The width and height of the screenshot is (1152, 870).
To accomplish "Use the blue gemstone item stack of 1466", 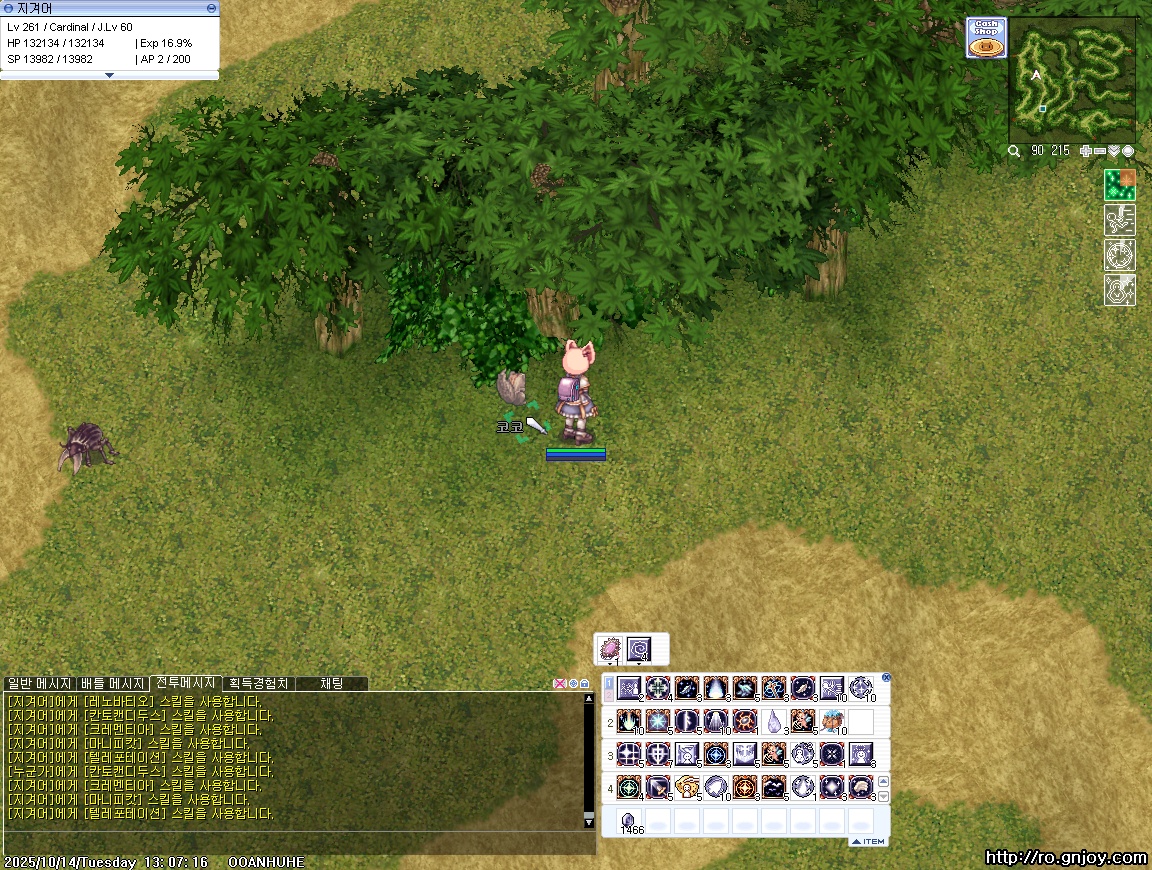I will [629, 821].
